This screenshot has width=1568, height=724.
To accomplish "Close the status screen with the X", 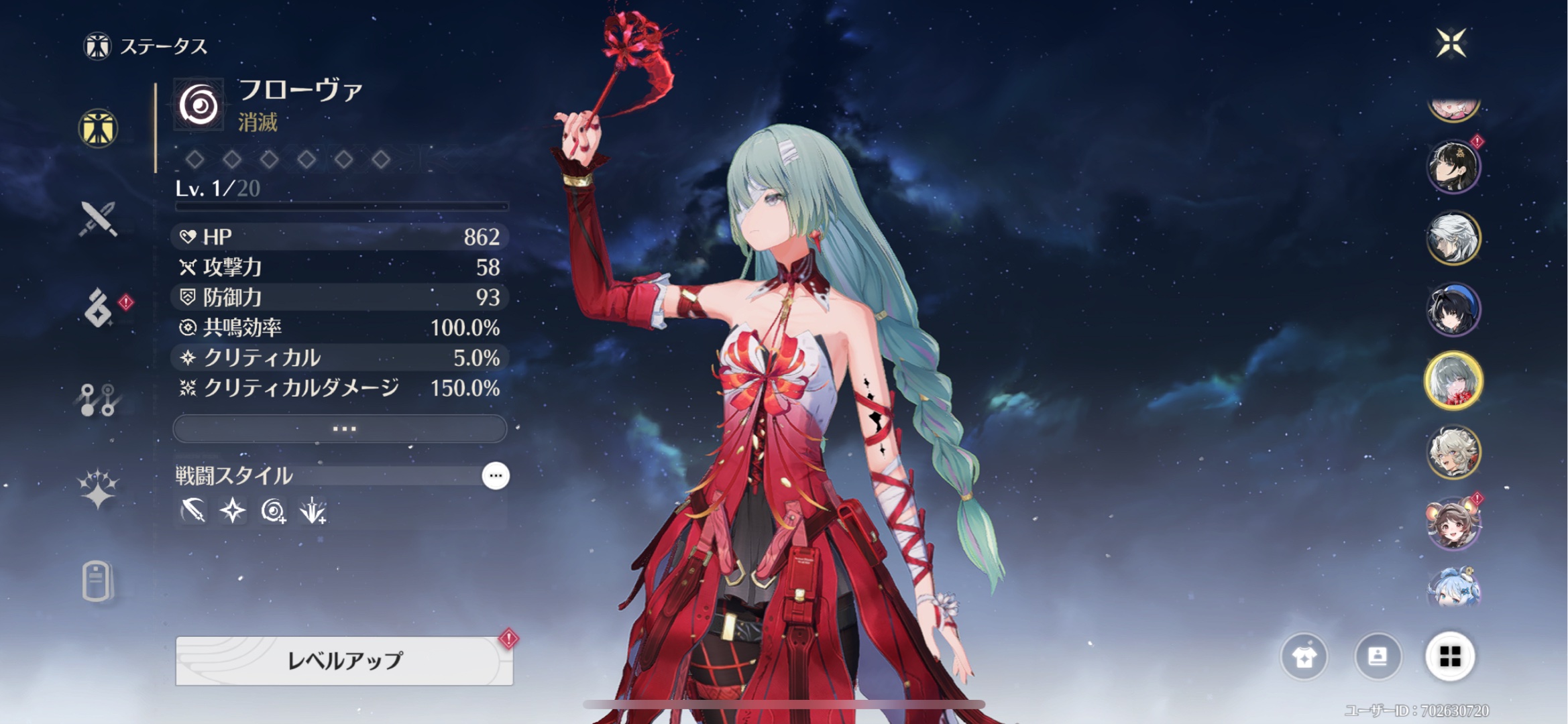I will (x=1451, y=44).
